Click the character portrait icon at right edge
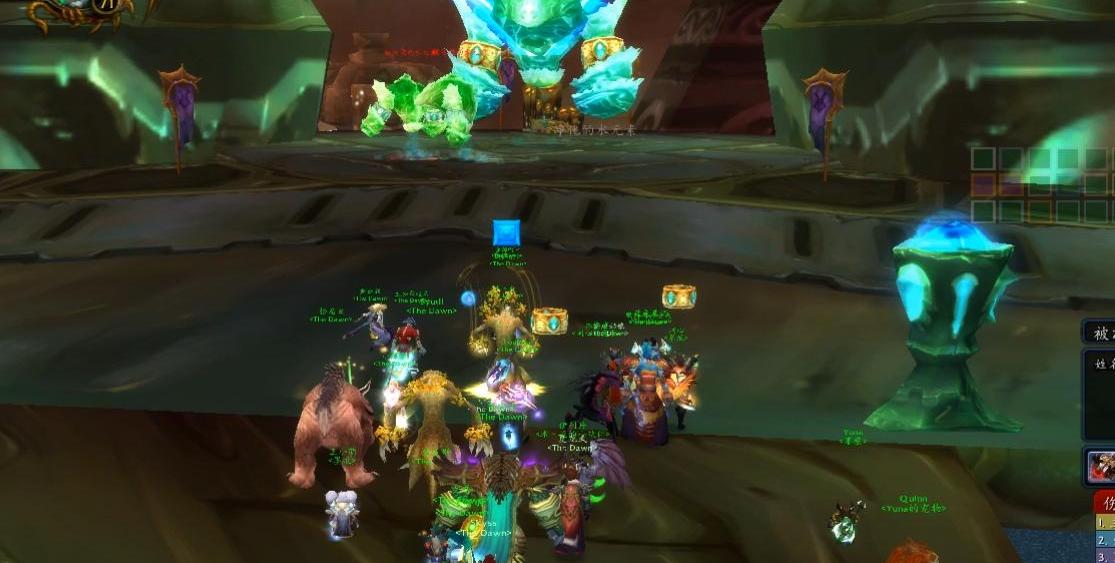The image size is (1115, 563). [1101, 466]
